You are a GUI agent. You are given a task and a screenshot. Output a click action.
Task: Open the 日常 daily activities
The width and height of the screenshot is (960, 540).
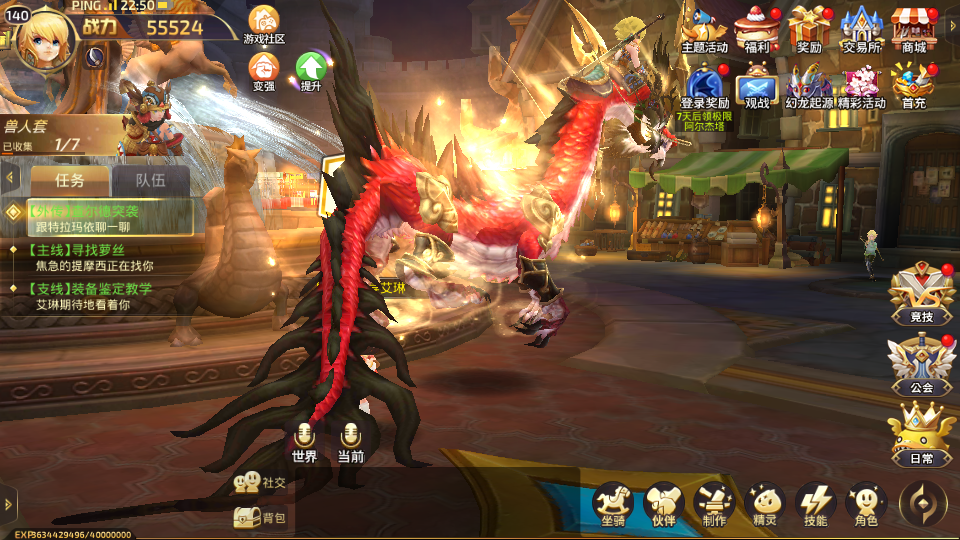click(x=921, y=434)
